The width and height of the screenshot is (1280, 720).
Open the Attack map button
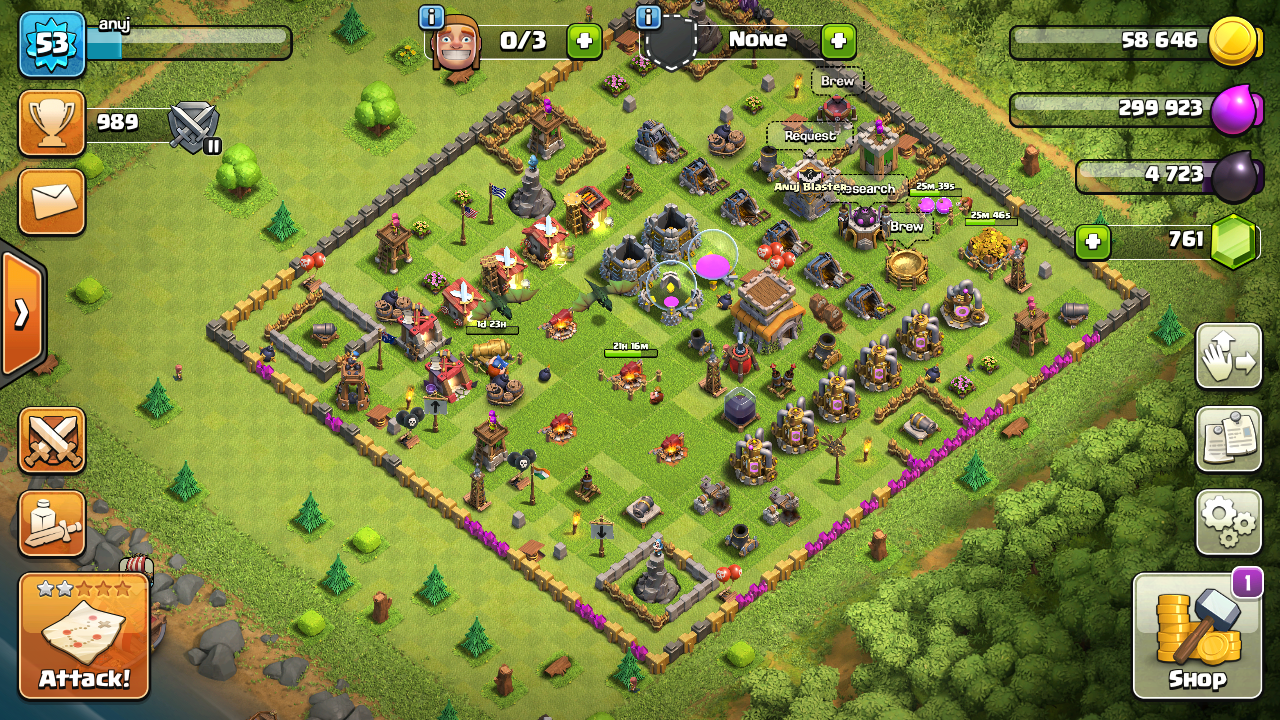point(84,635)
